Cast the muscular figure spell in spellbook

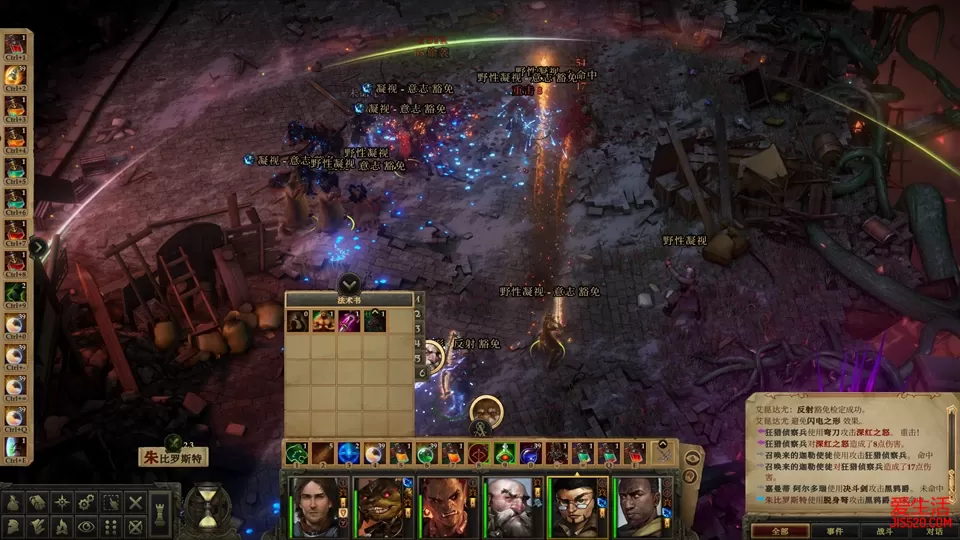coord(323,321)
